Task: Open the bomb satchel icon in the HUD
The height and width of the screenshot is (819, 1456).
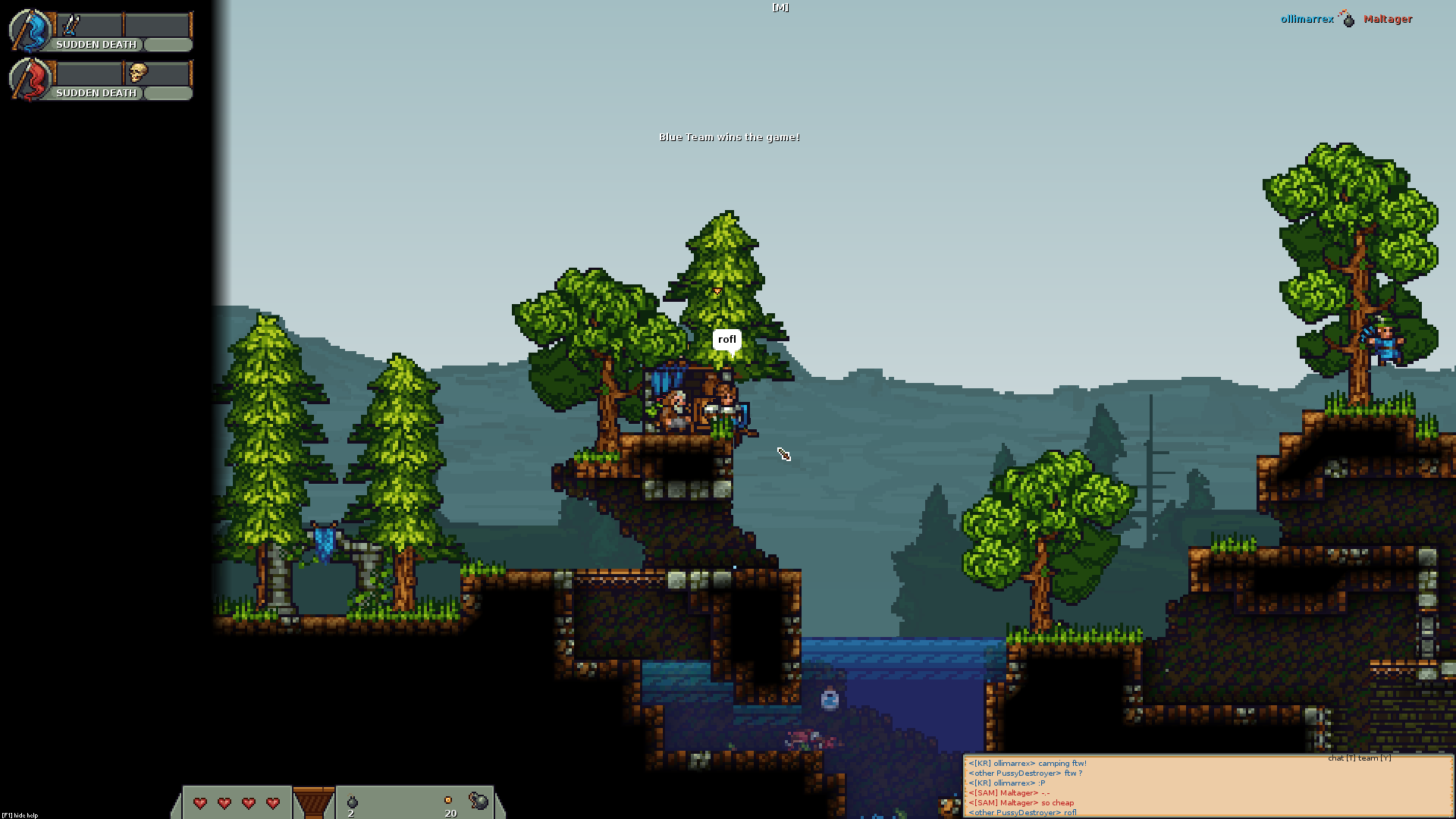Action: (479, 800)
